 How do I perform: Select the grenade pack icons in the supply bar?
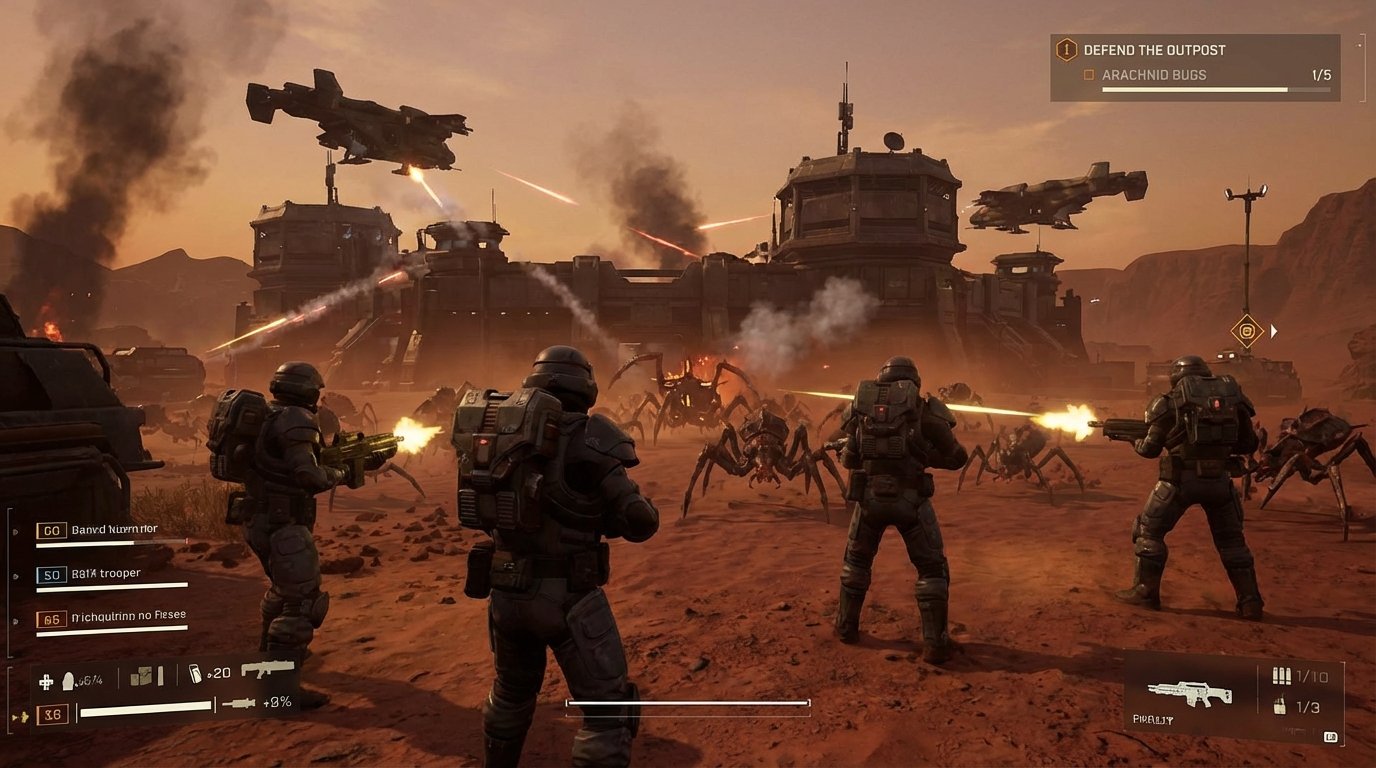146,677
